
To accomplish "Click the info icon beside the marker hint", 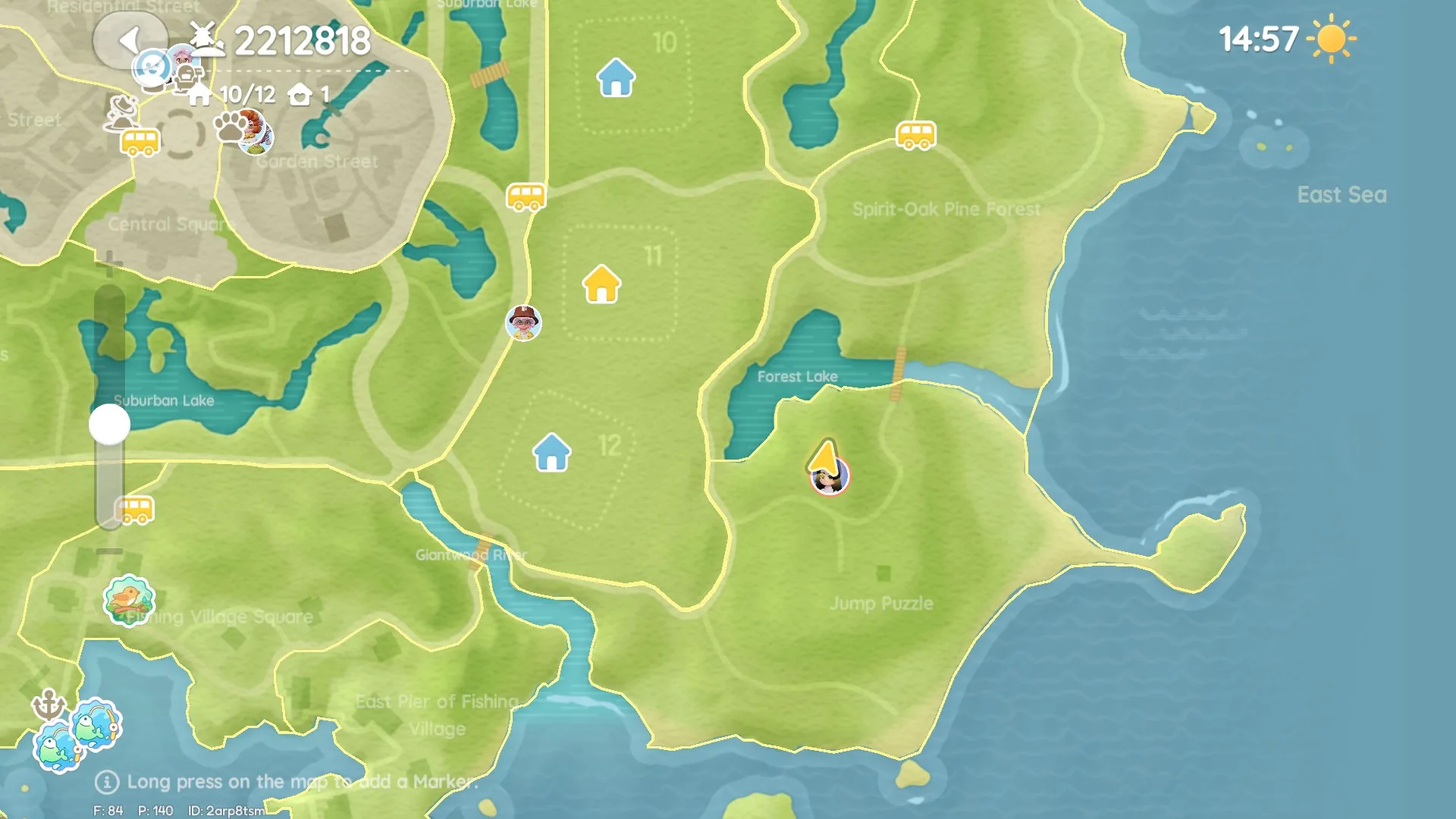I will pyautogui.click(x=107, y=782).
